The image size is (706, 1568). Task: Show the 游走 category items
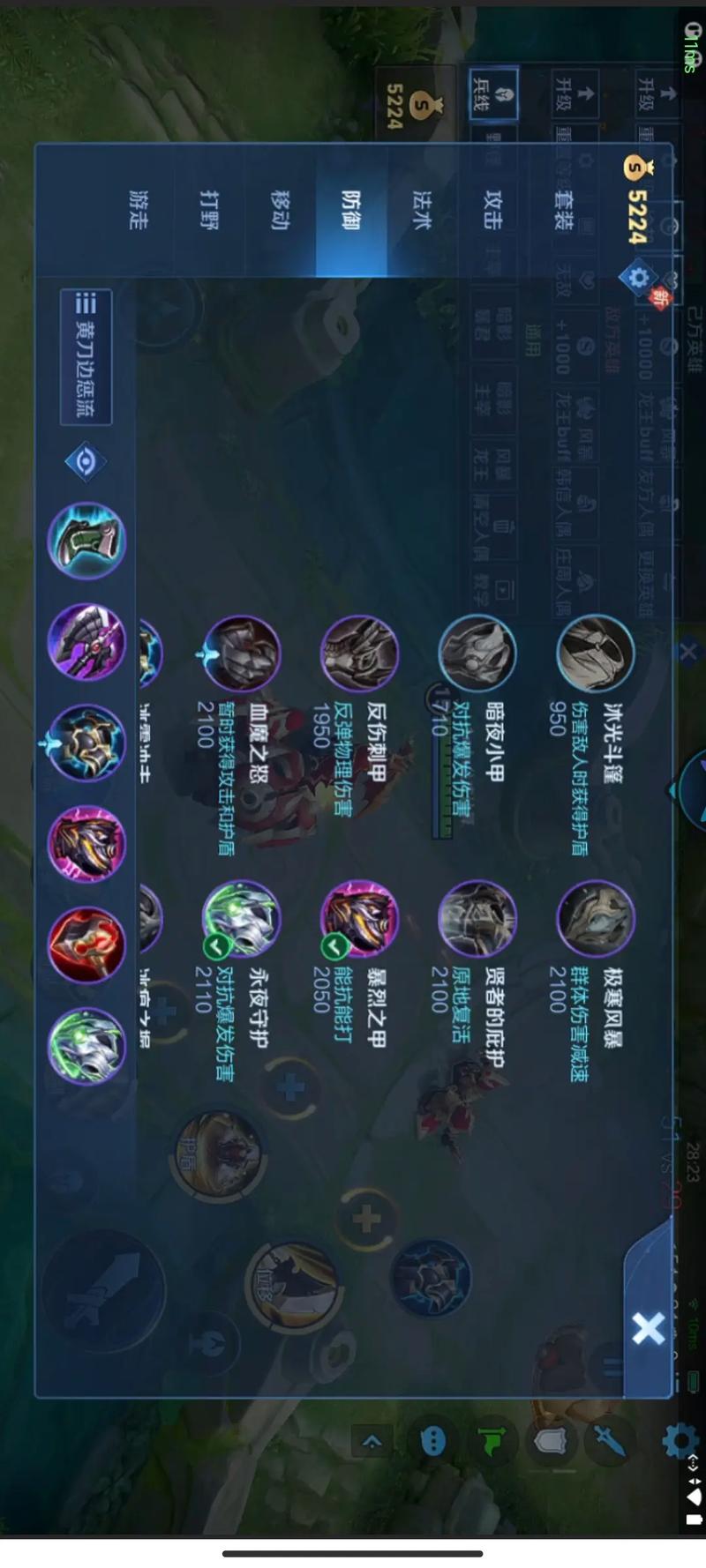(138, 210)
